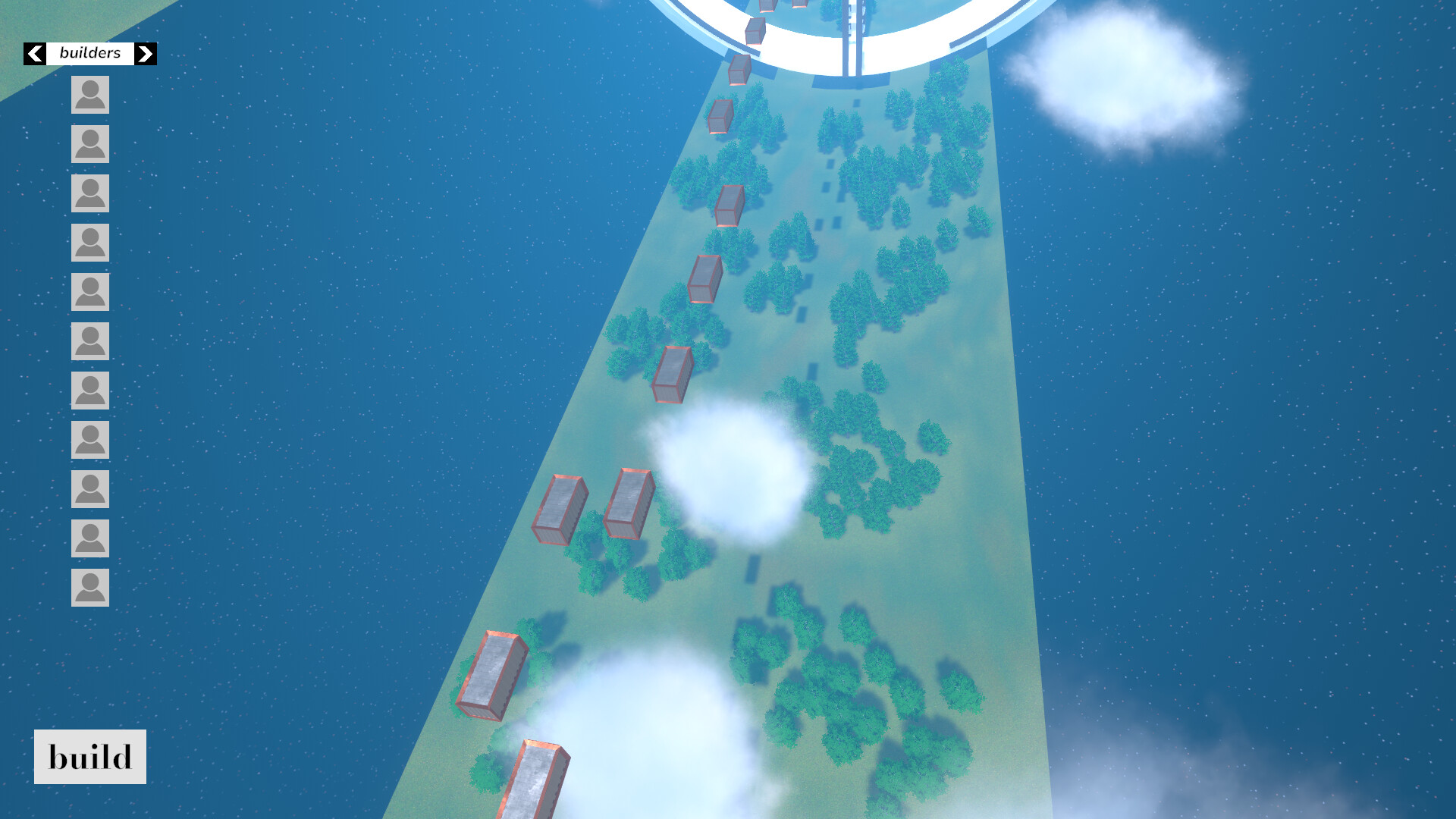This screenshot has width=1456, height=819.
Task: Select the first builder portrait
Action: 89,95
